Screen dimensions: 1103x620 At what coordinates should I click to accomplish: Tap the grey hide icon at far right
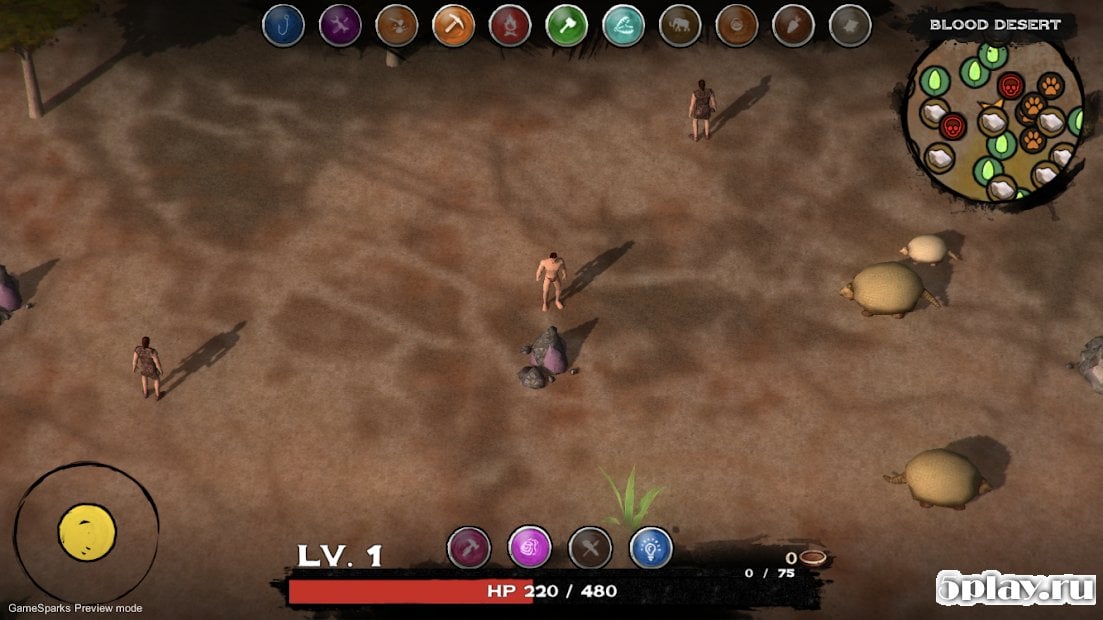[x=851, y=25]
